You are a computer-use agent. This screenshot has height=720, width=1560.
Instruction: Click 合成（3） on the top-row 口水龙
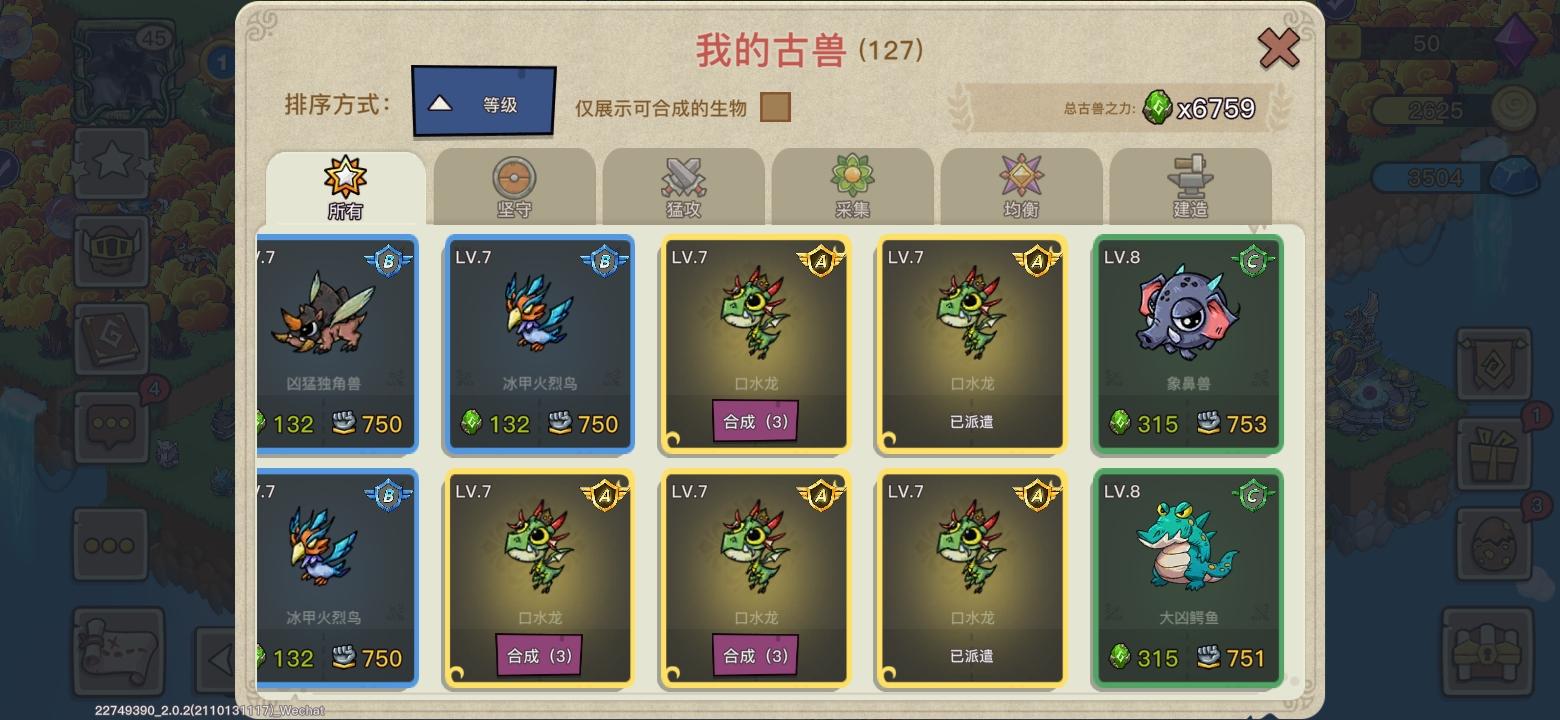point(754,422)
